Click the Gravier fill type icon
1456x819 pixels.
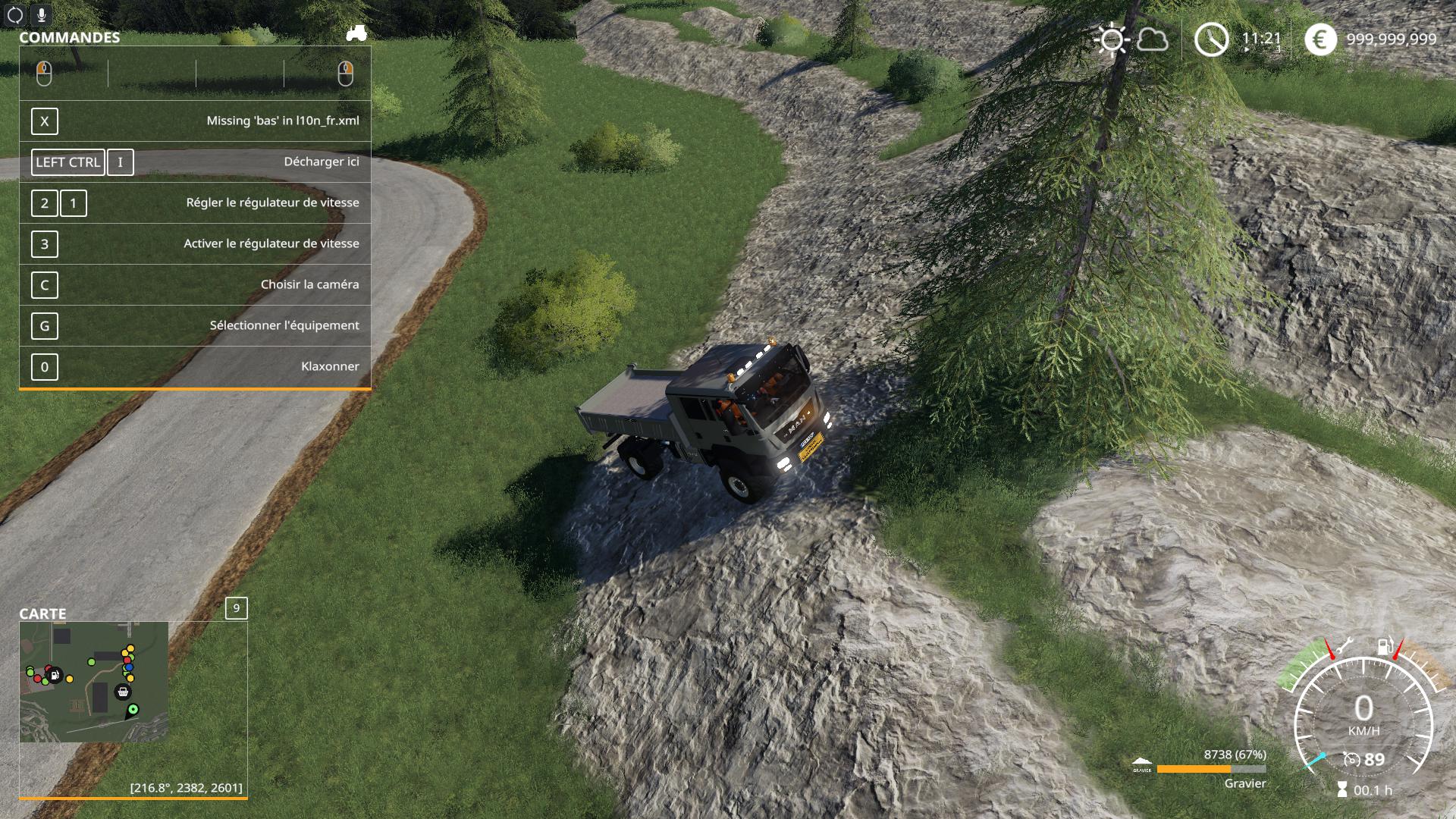(1141, 764)
